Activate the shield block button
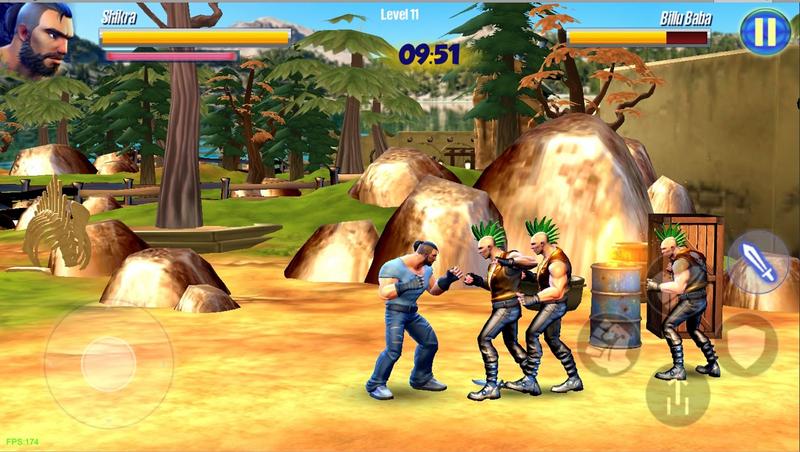This screenshot has width=800, height=452. pos(748,345)
